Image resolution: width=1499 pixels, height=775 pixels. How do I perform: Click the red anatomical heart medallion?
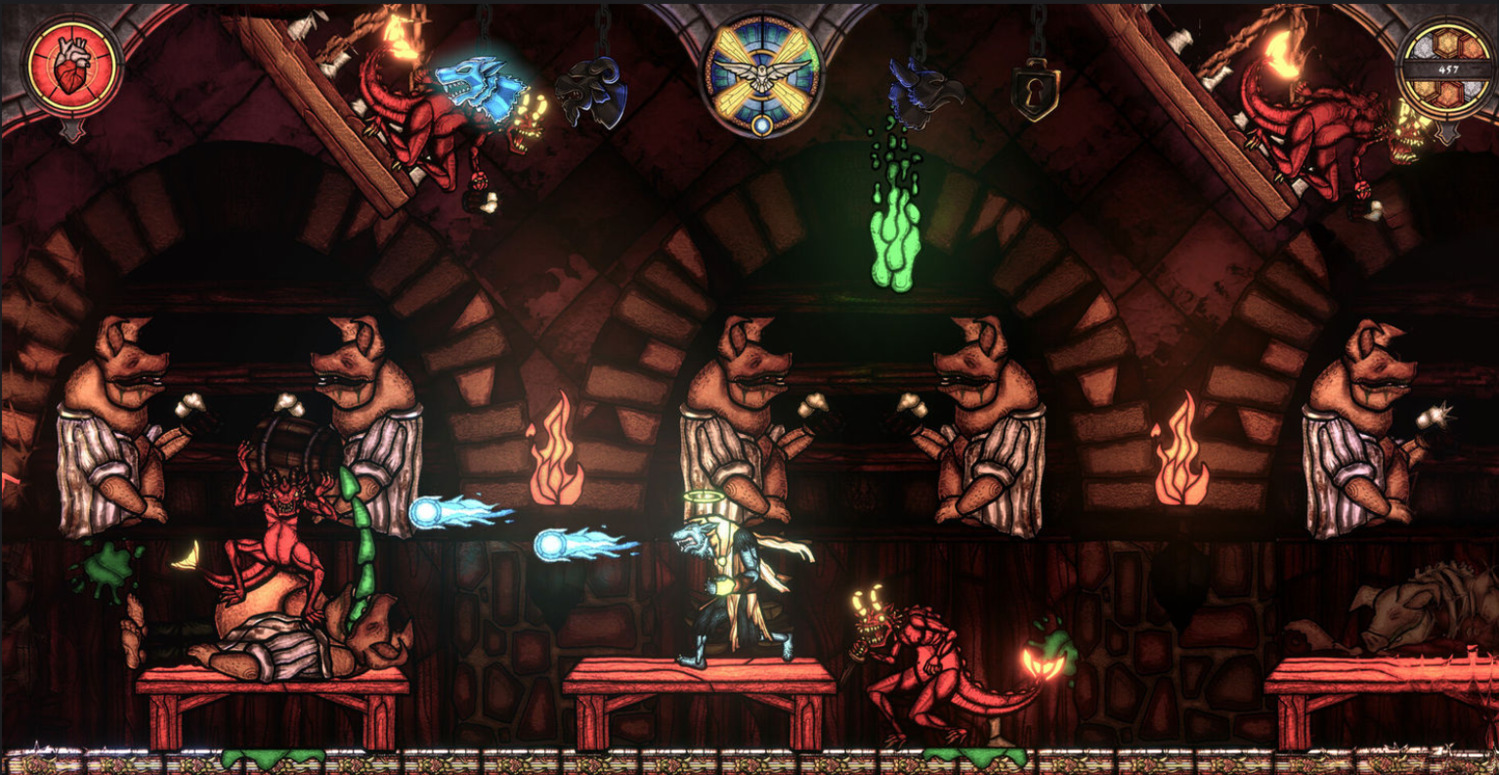73,68
